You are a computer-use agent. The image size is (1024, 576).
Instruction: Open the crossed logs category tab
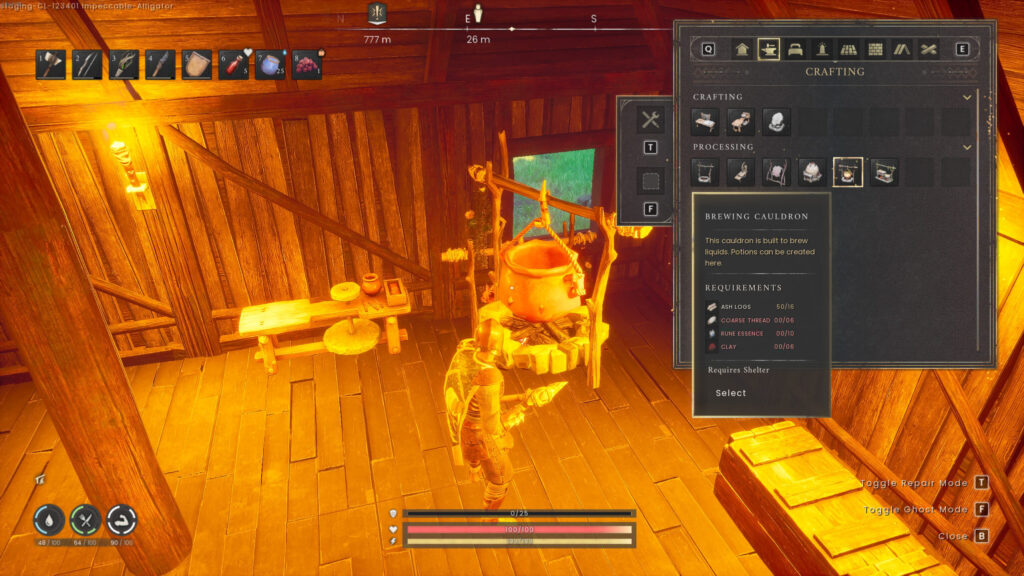929,49
